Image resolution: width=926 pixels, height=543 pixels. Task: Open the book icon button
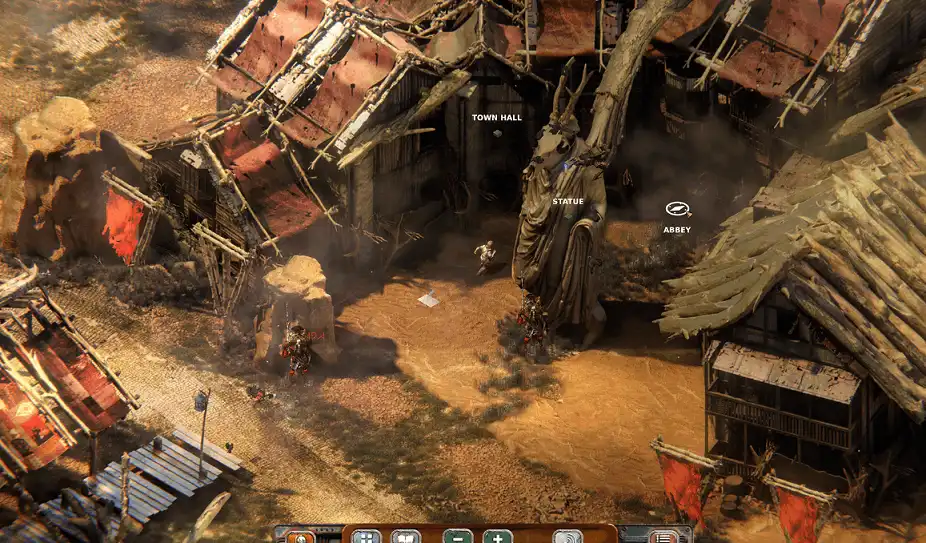(x=405, y=537)
